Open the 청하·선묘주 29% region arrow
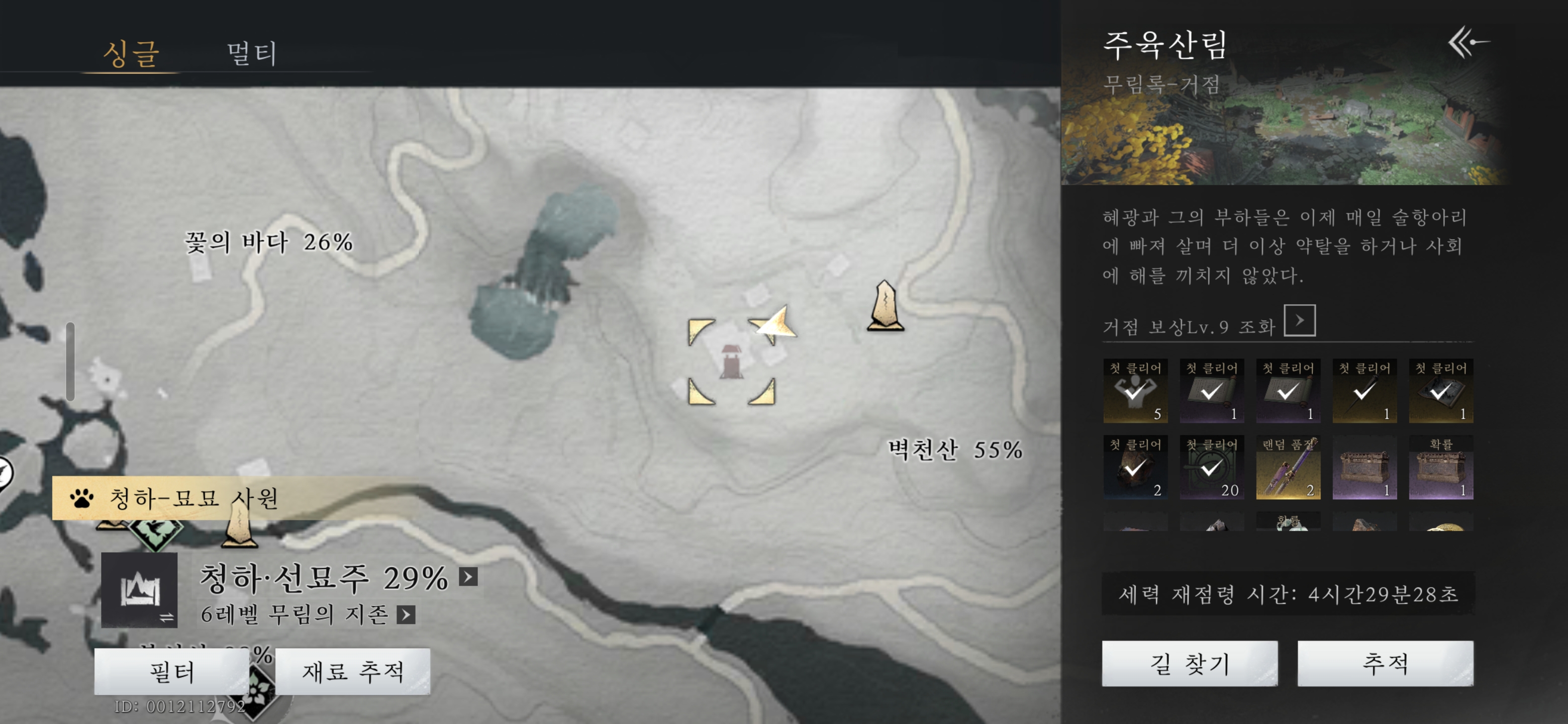The height and width of the screenshot is (724, 1568). click(468, 577)
